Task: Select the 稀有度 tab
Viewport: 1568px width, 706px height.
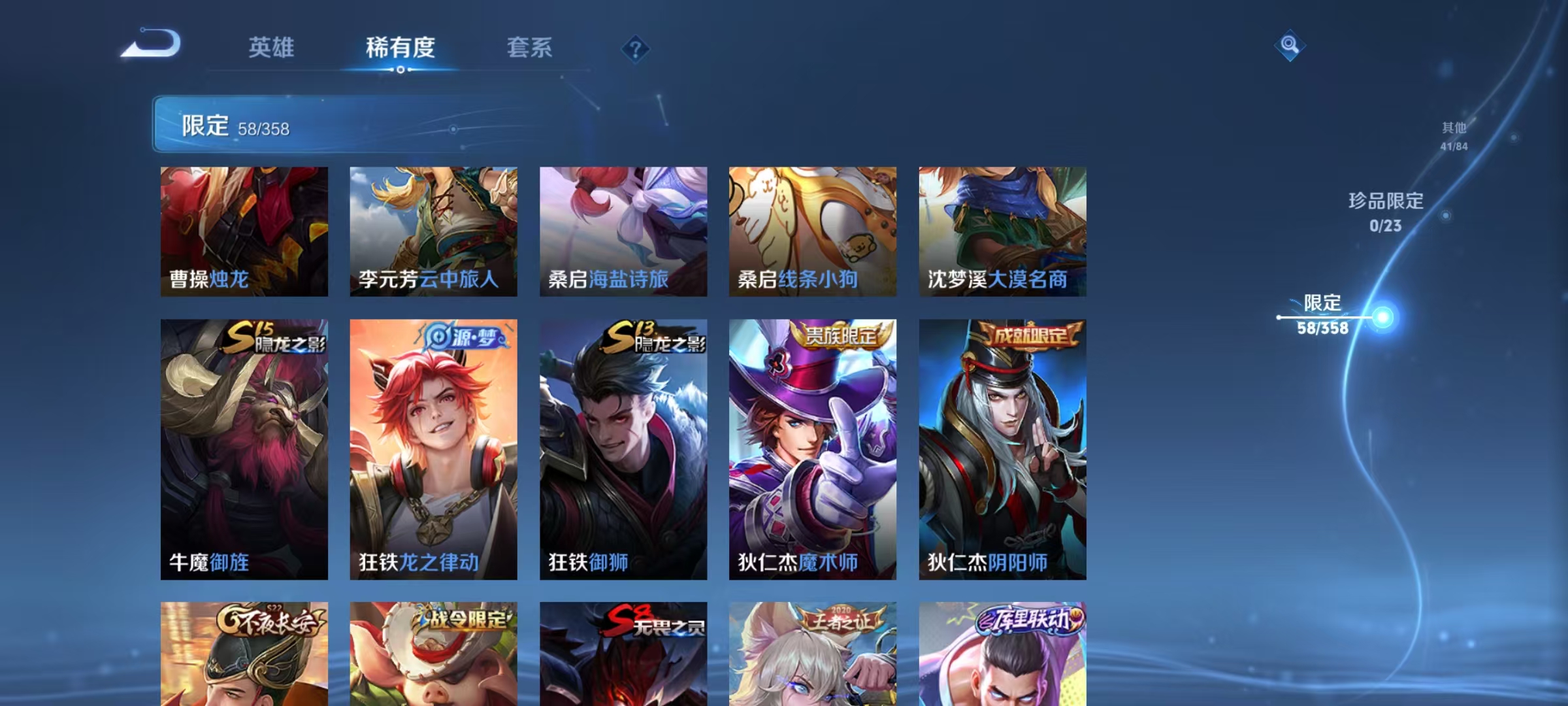Action: point(400,48)
